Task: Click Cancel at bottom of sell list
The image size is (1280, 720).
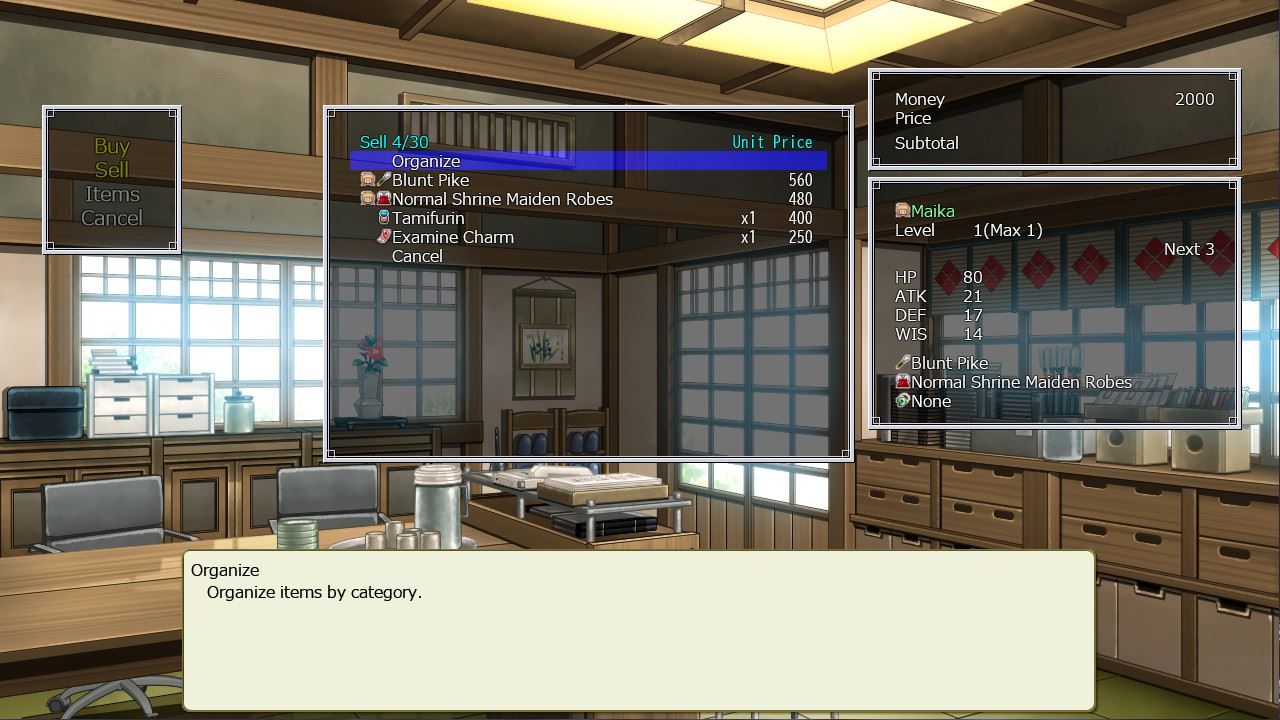Action: click(417, 256)
